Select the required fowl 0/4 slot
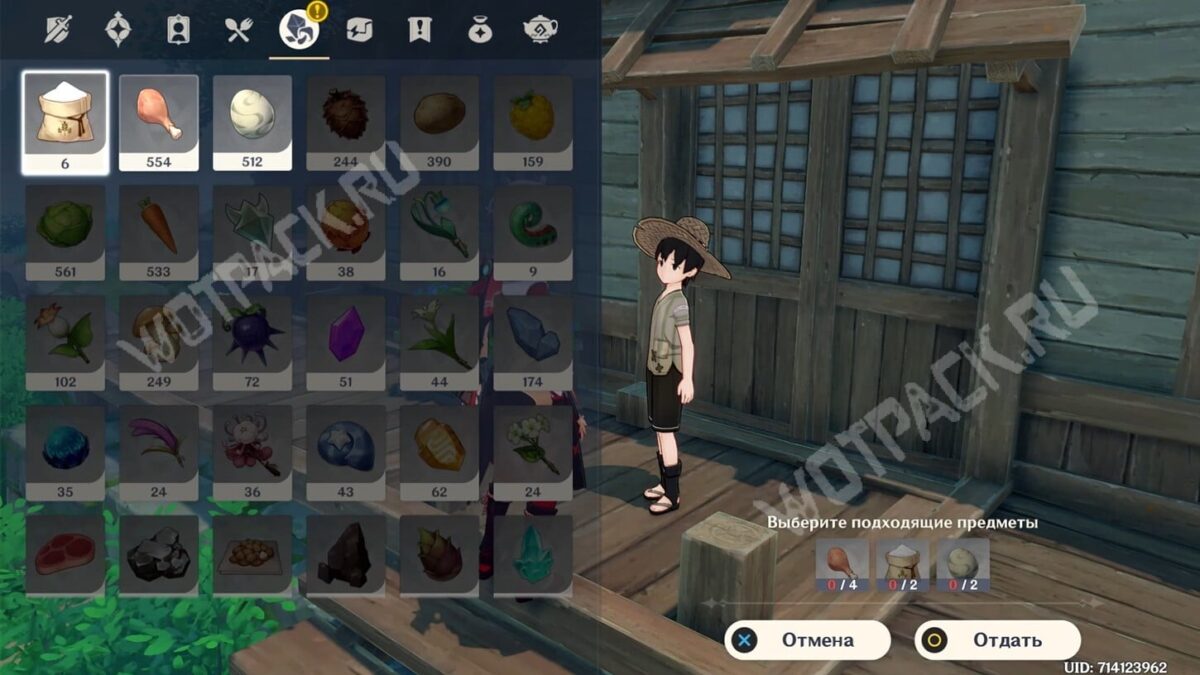1200x675 pixels. [x=842, y=566]
